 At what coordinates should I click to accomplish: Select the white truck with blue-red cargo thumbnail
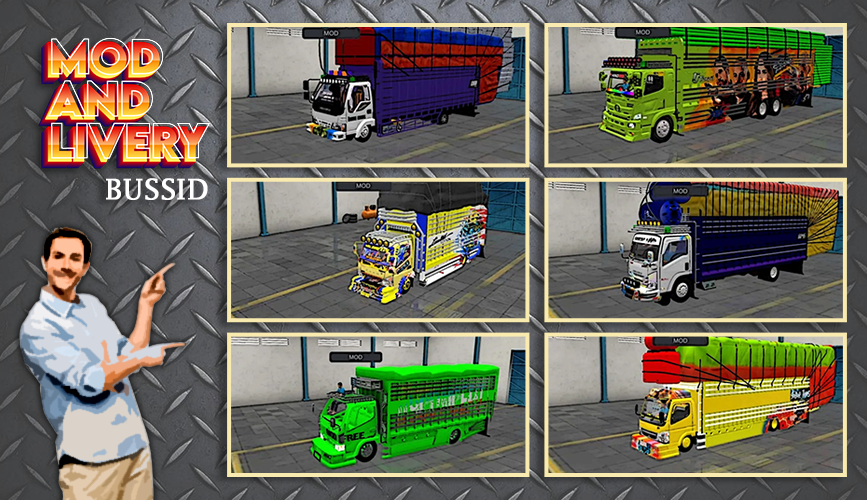(378, 95)
